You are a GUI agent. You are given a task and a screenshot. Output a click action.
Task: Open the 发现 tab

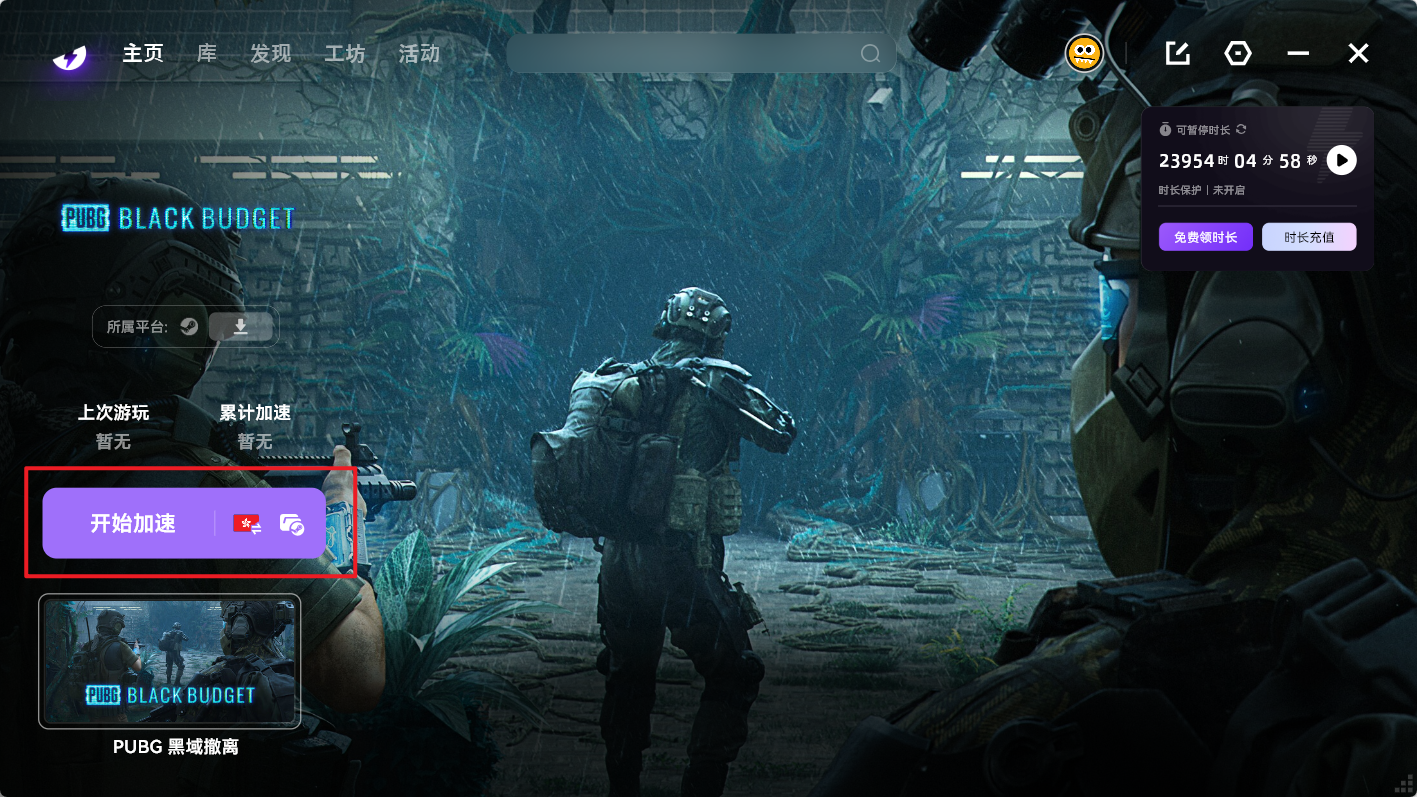[x=270, y=53]
